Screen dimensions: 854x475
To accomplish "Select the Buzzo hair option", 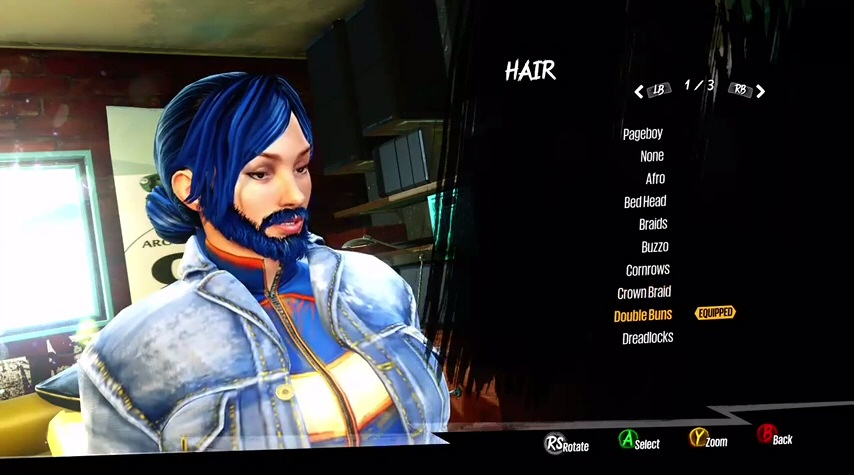I will tap(654, 247).
